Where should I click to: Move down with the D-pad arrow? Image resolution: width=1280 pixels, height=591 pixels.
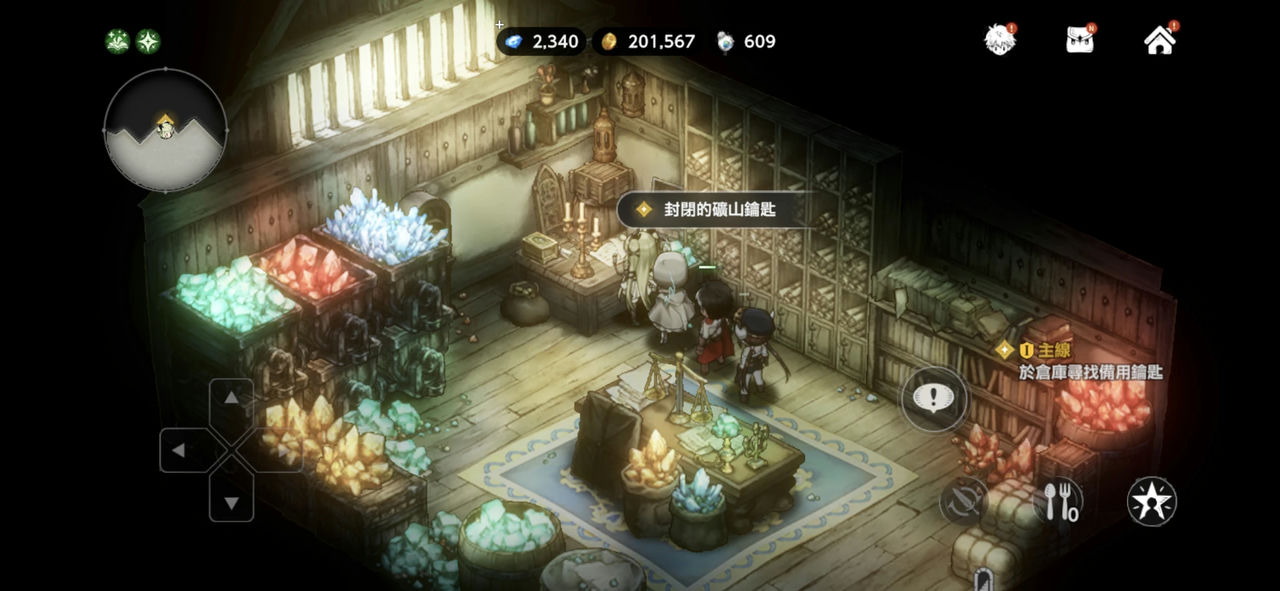tap(231, 502)
